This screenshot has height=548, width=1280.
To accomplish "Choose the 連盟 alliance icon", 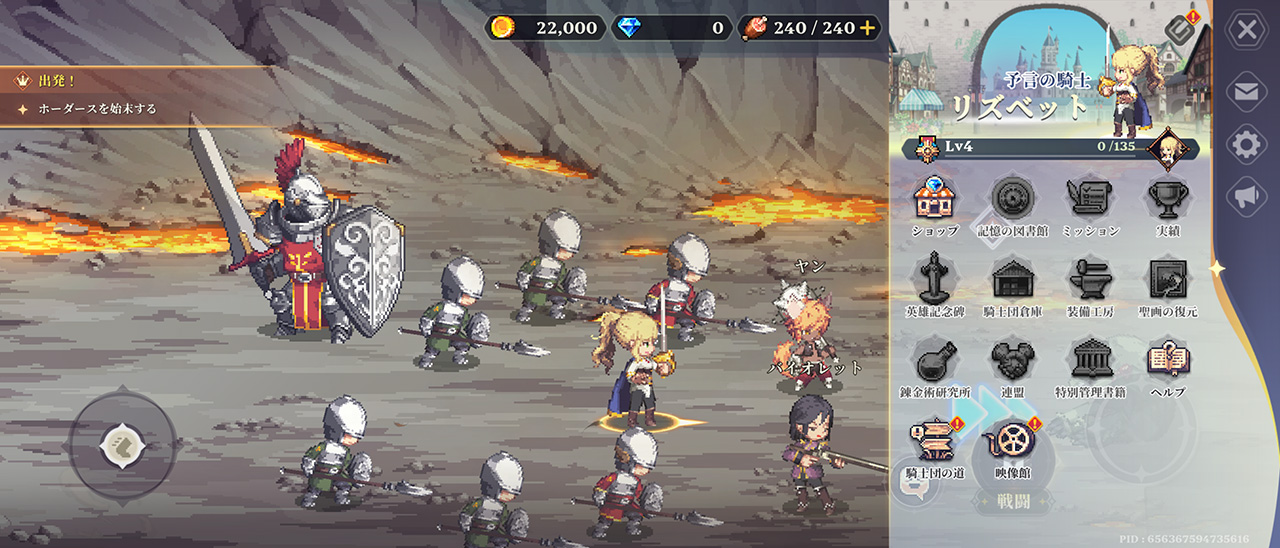I will point(1012,361).
